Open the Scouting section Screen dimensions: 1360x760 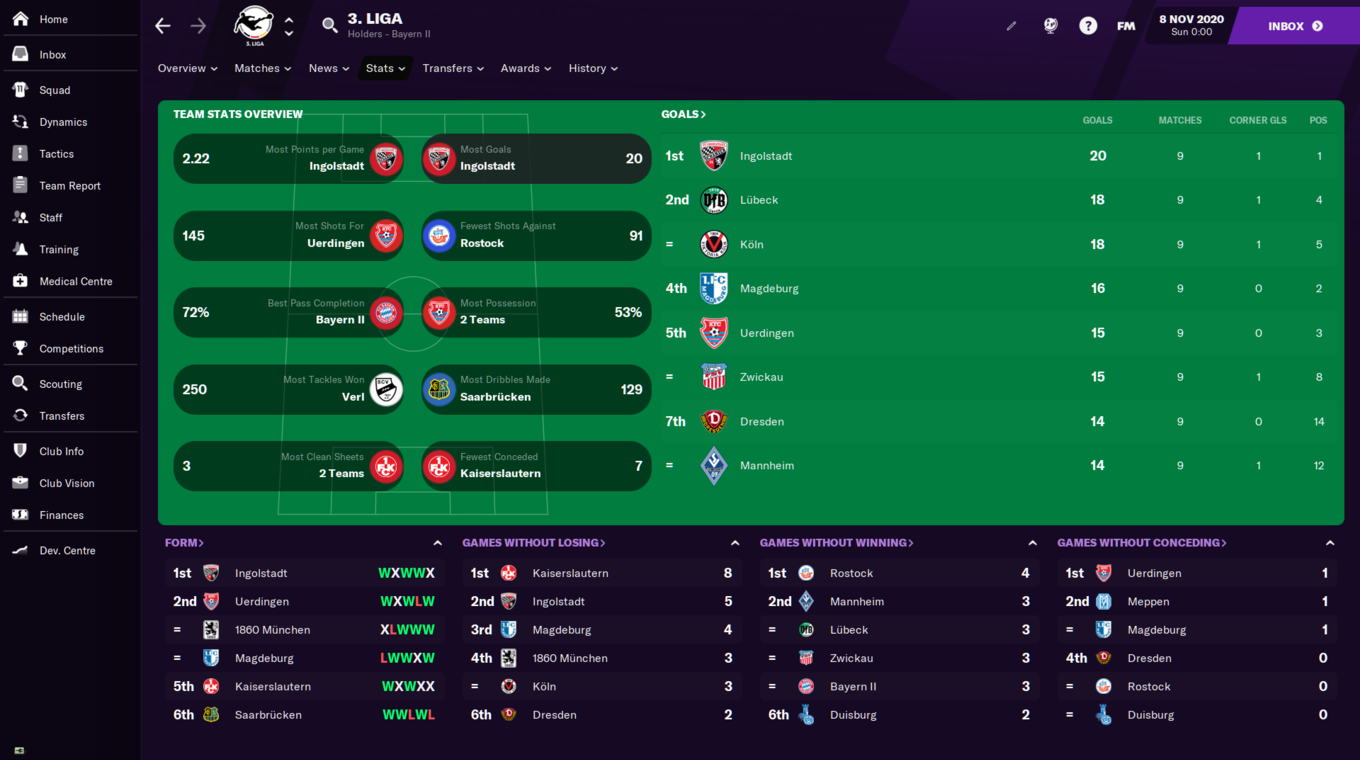(x=60, y=384)
